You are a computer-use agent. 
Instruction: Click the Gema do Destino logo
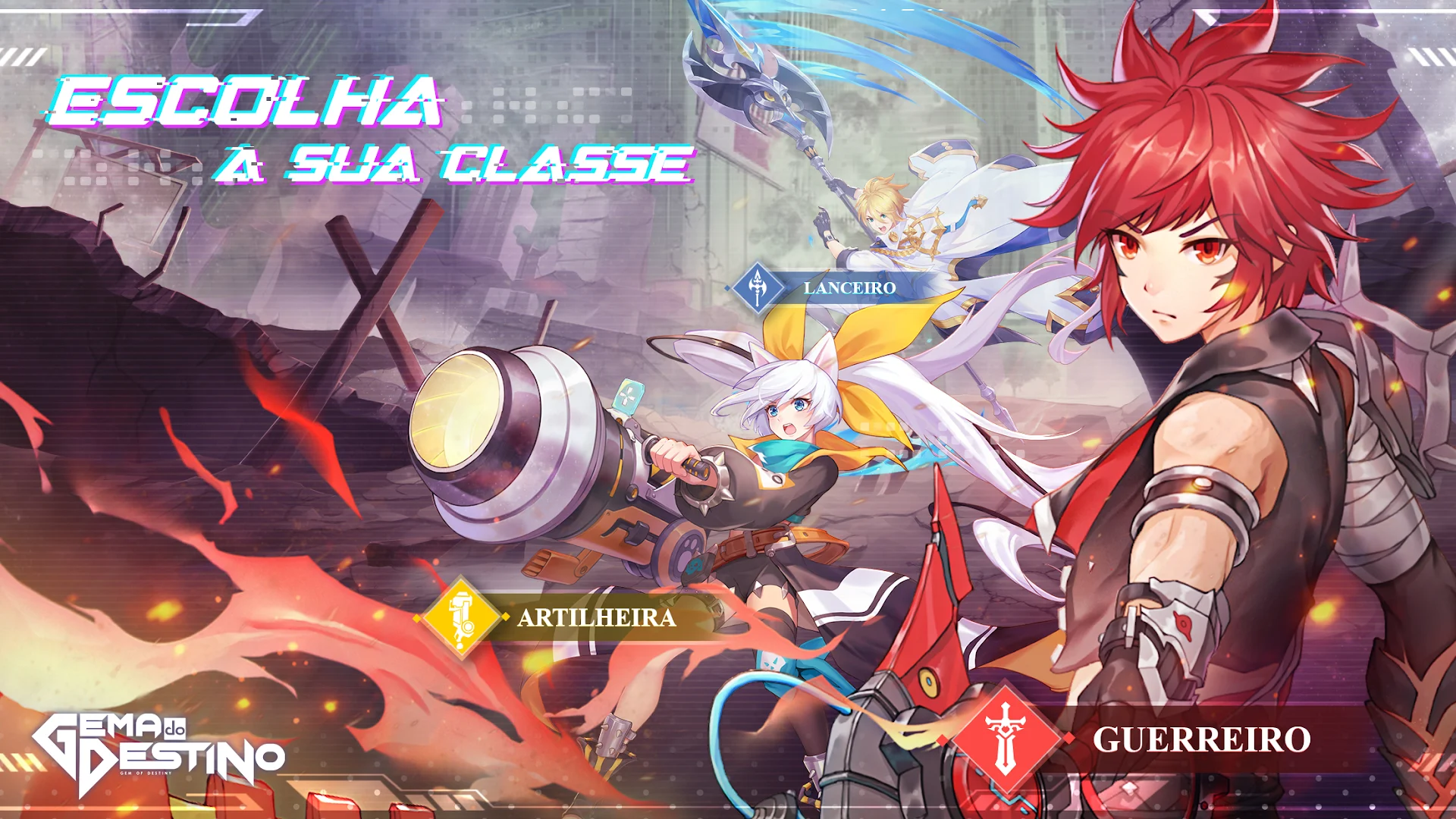point(158,753)
